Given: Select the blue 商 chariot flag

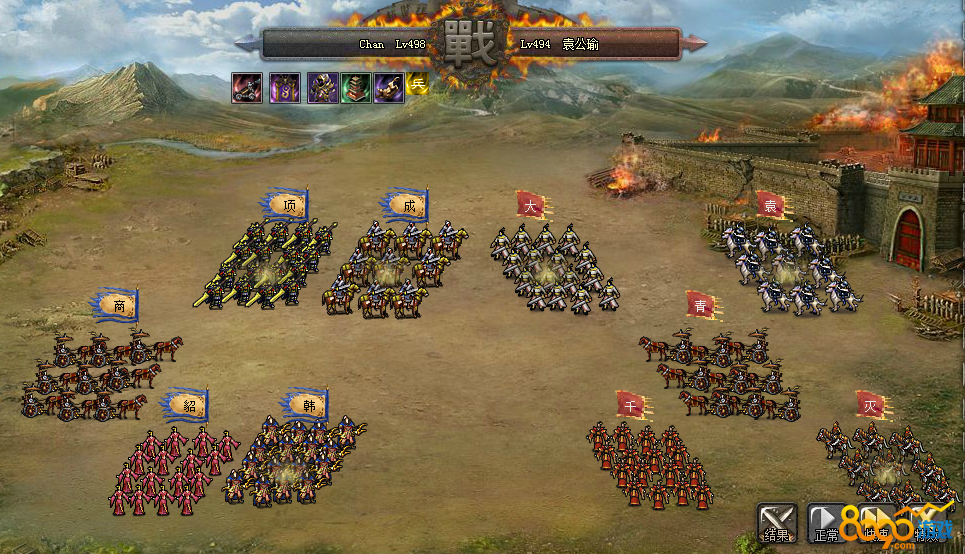Looking at the screenshot, I should 118,306.
